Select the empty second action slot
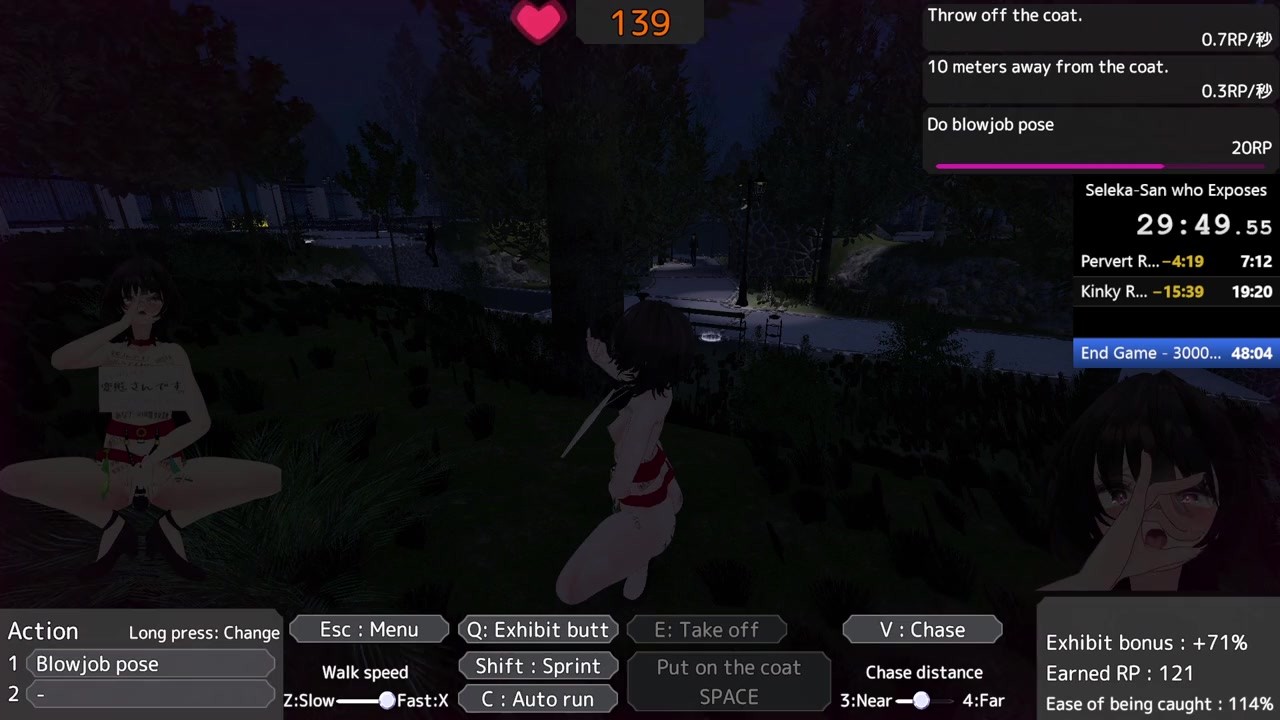This screenshot has width=1280, height=720. tap(154, 694)
